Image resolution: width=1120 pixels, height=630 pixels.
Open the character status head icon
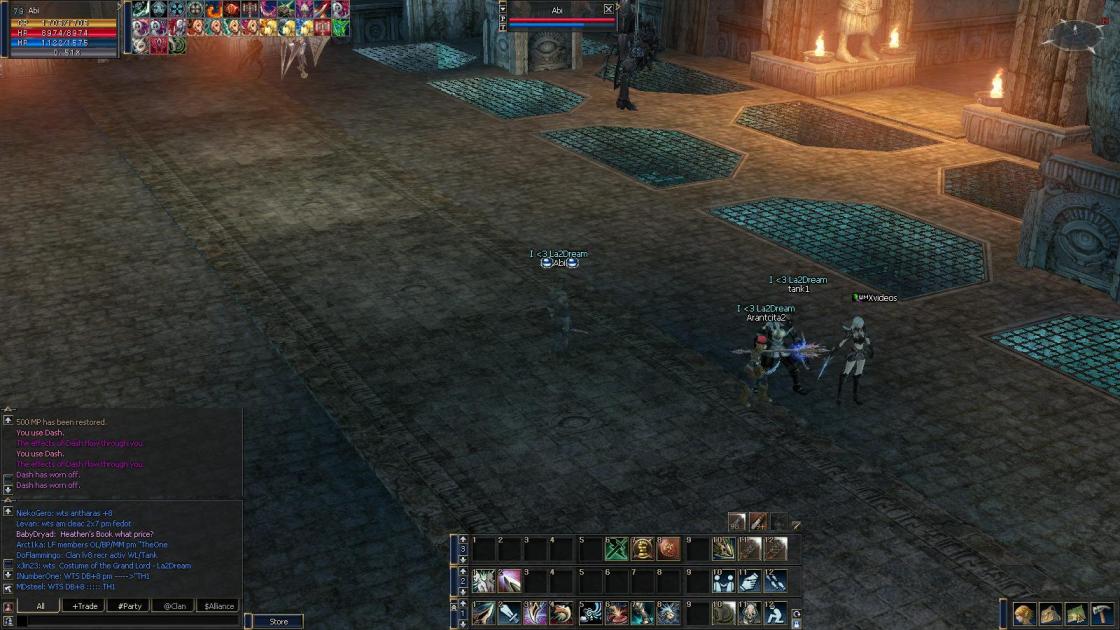[x=1023, y=613]
